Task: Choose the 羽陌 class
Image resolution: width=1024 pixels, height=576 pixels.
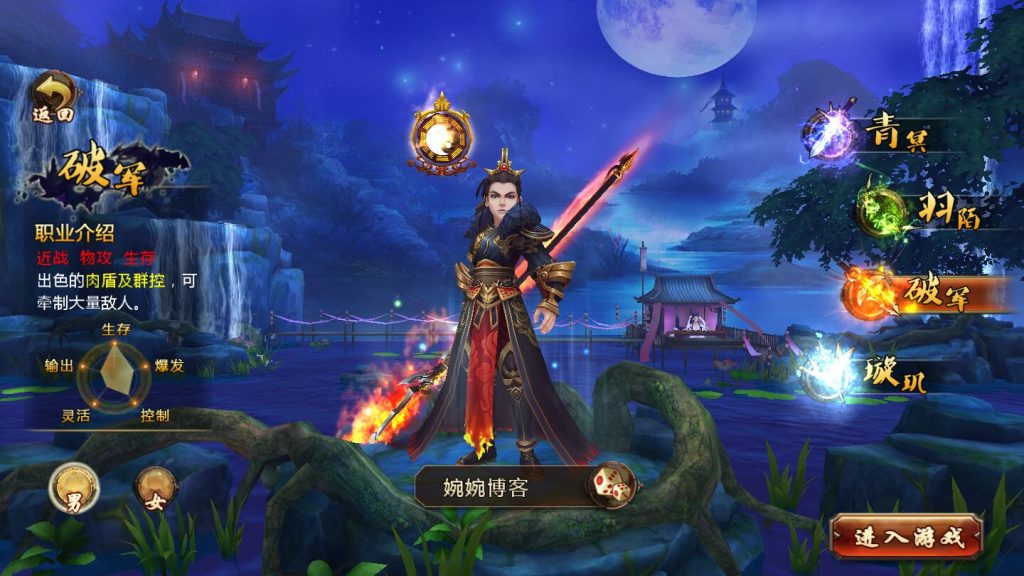Action: click(x=913, y=209)
